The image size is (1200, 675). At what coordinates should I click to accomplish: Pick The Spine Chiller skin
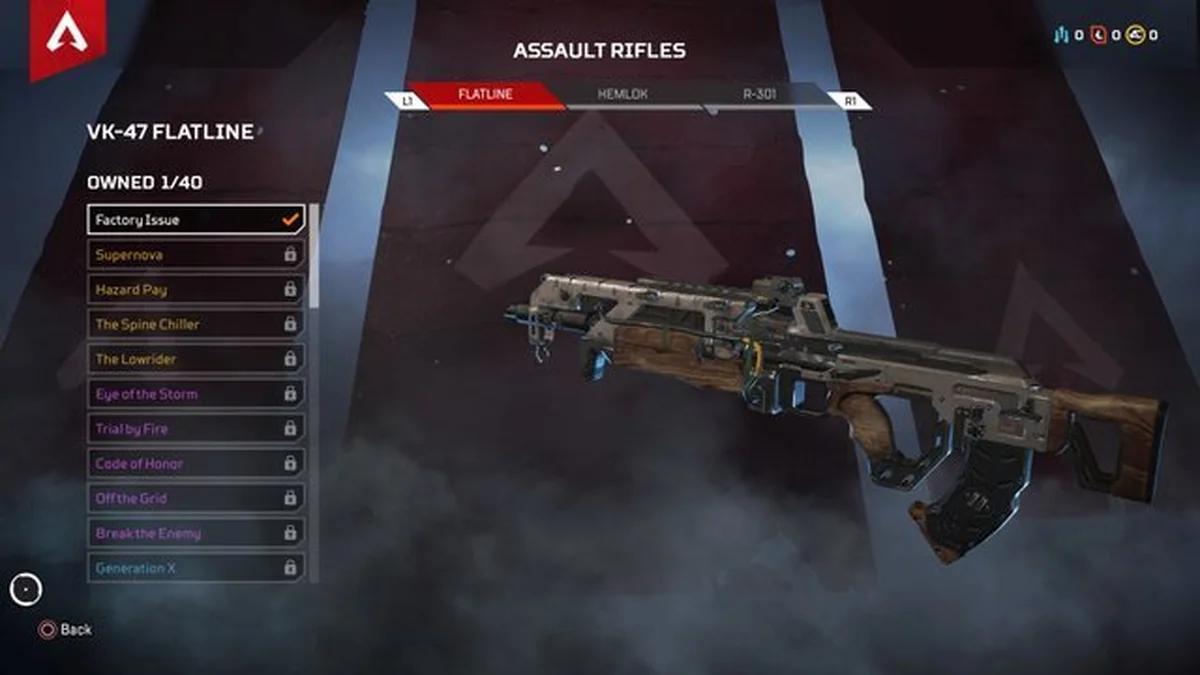(196, 324)
